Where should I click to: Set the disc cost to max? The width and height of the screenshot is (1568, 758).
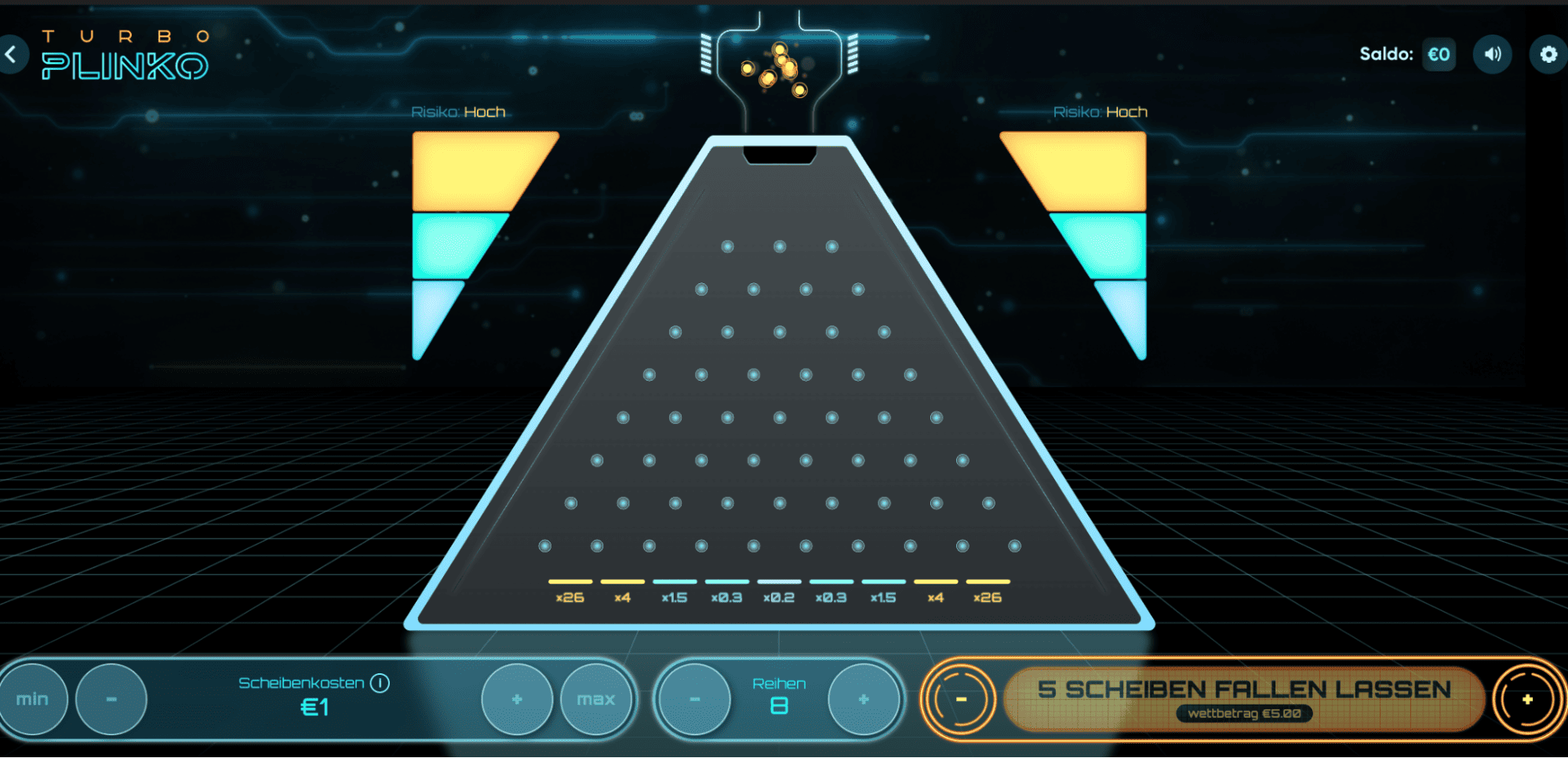pos(595,699)
